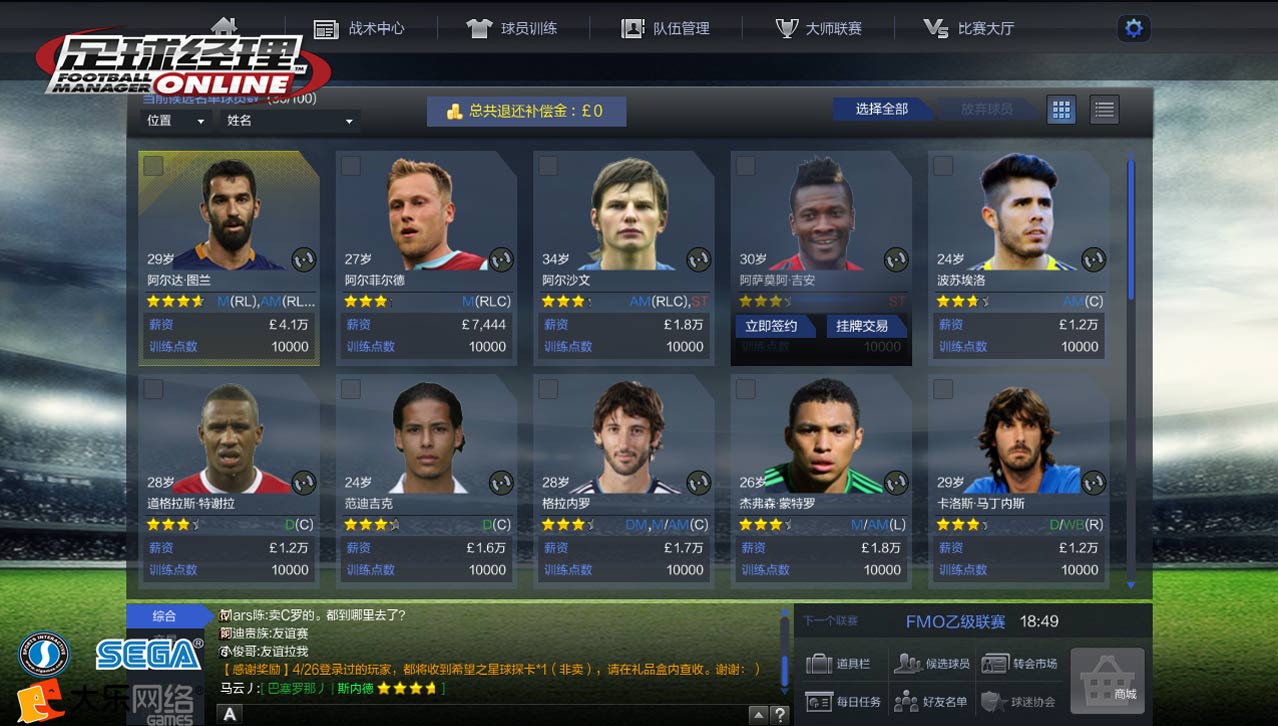1278x726 pixels.
Task: Tick the checkbox on 阿尔达·图兰's card
Action: coord(153,166)
